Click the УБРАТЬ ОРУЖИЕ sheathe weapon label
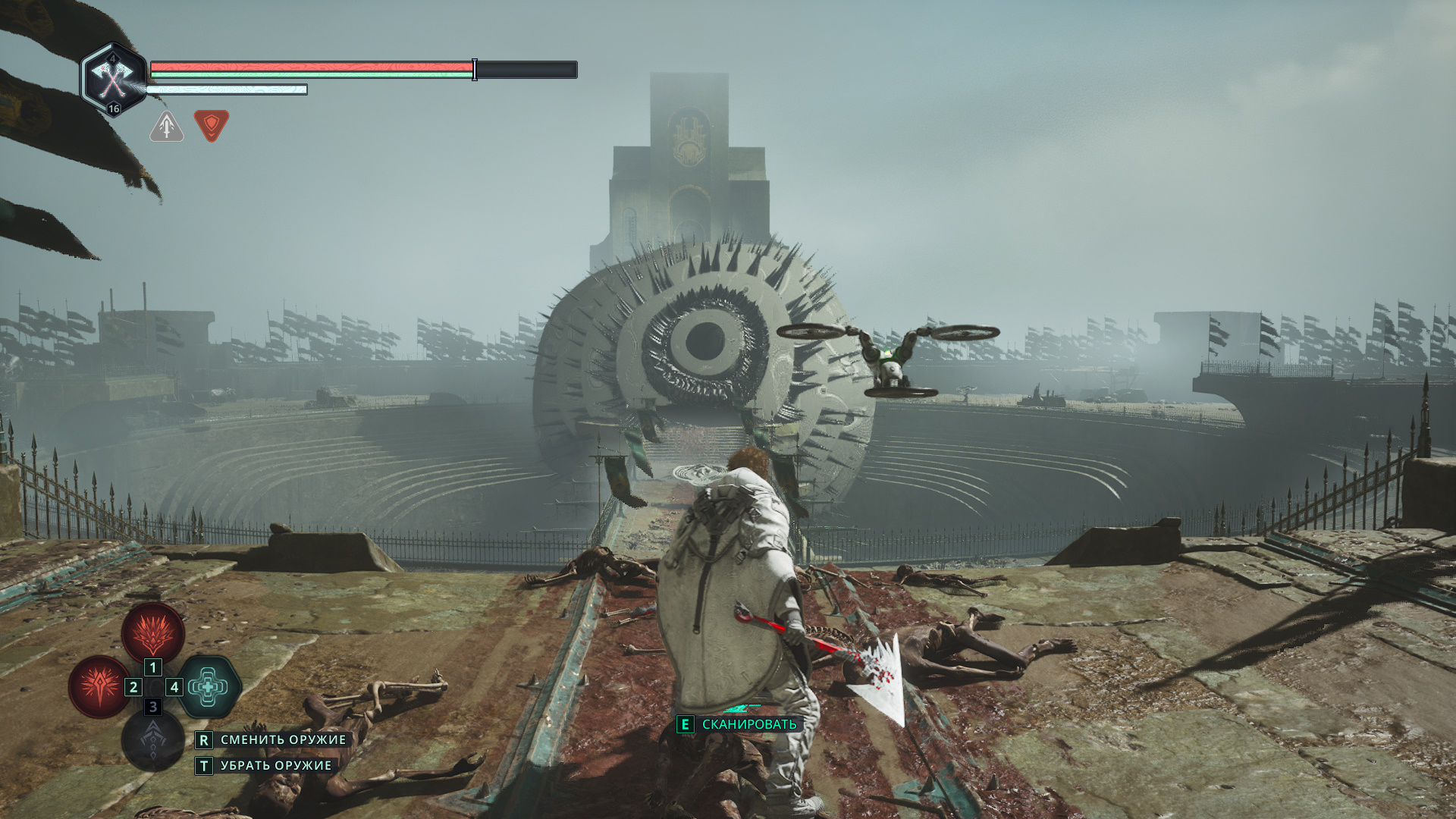The height and width of the screenshot is (819, 1456). [276, 766]
